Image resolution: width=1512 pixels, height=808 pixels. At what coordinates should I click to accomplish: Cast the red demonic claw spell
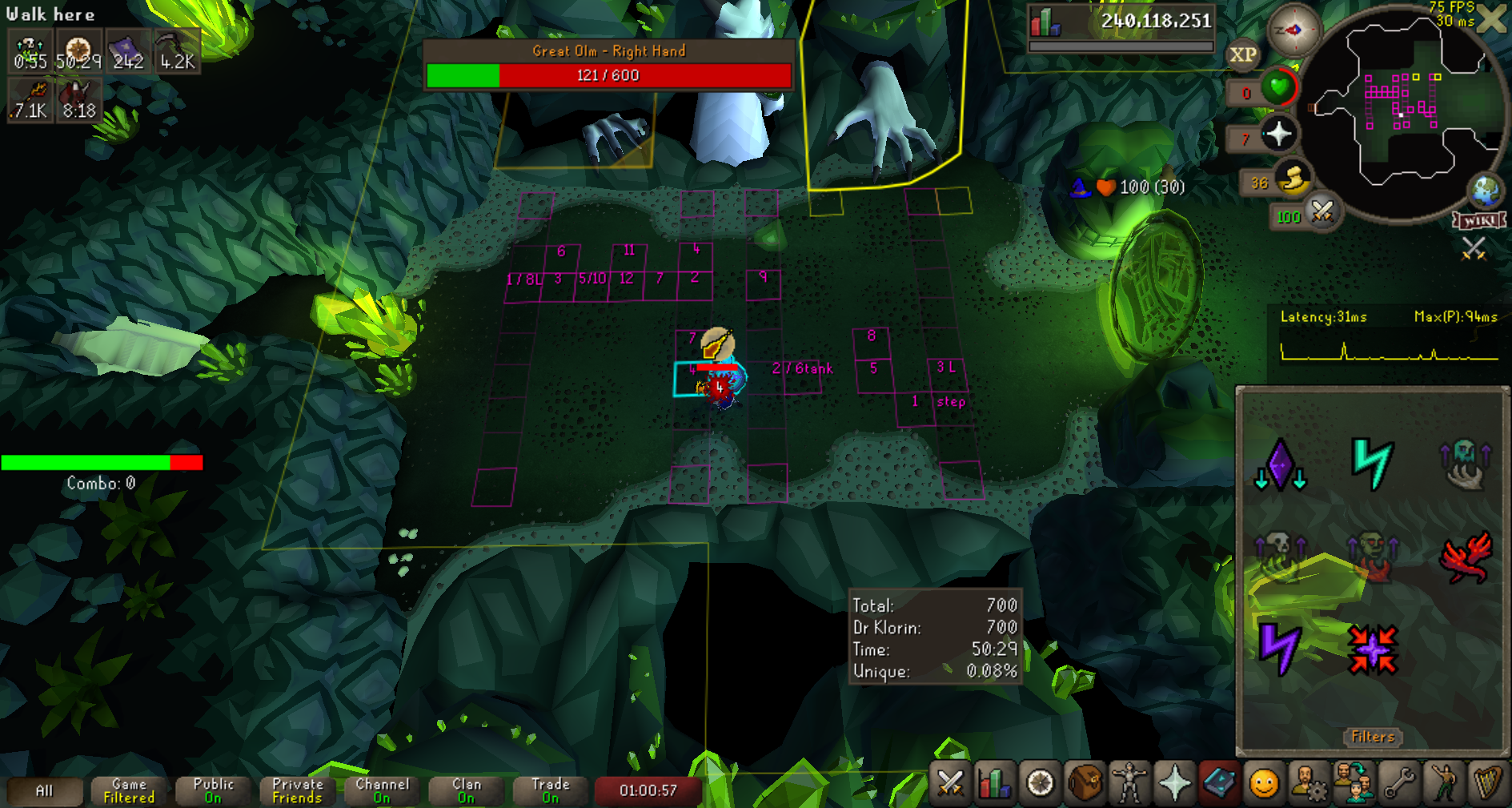(x=1466, y=557)
